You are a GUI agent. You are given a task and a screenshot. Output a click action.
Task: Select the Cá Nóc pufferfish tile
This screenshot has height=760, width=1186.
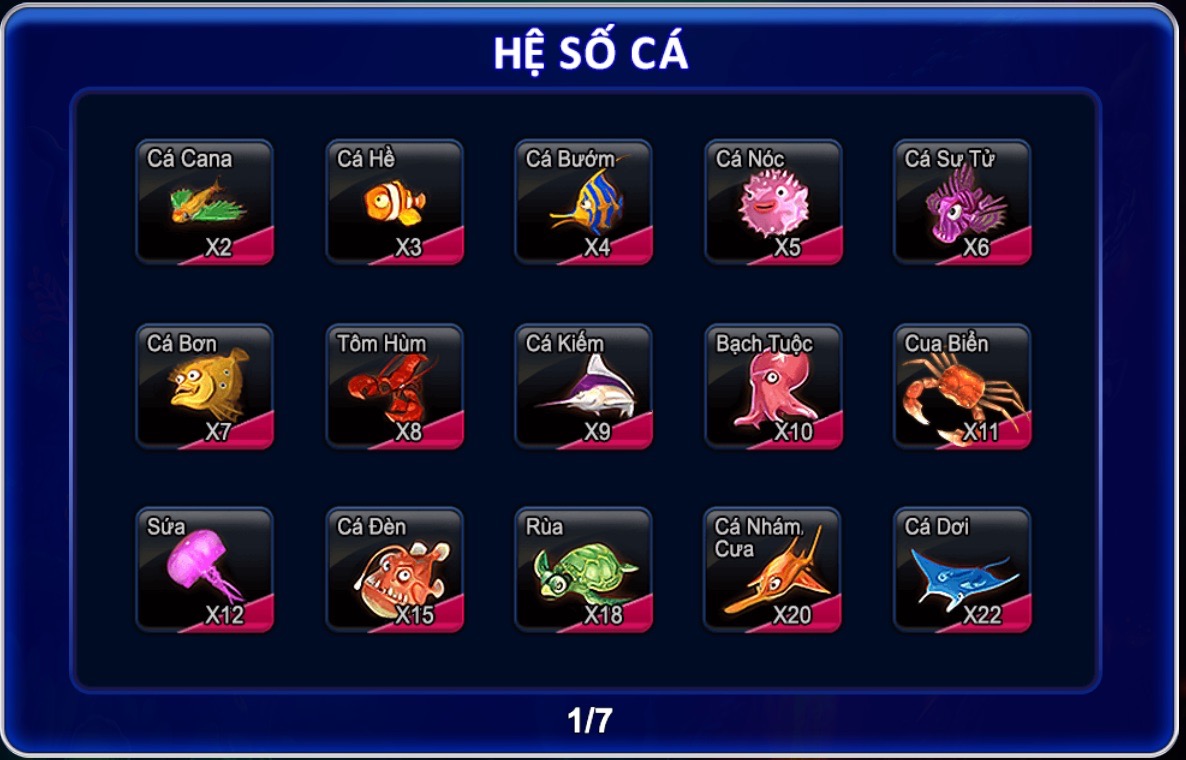point(773,202)
